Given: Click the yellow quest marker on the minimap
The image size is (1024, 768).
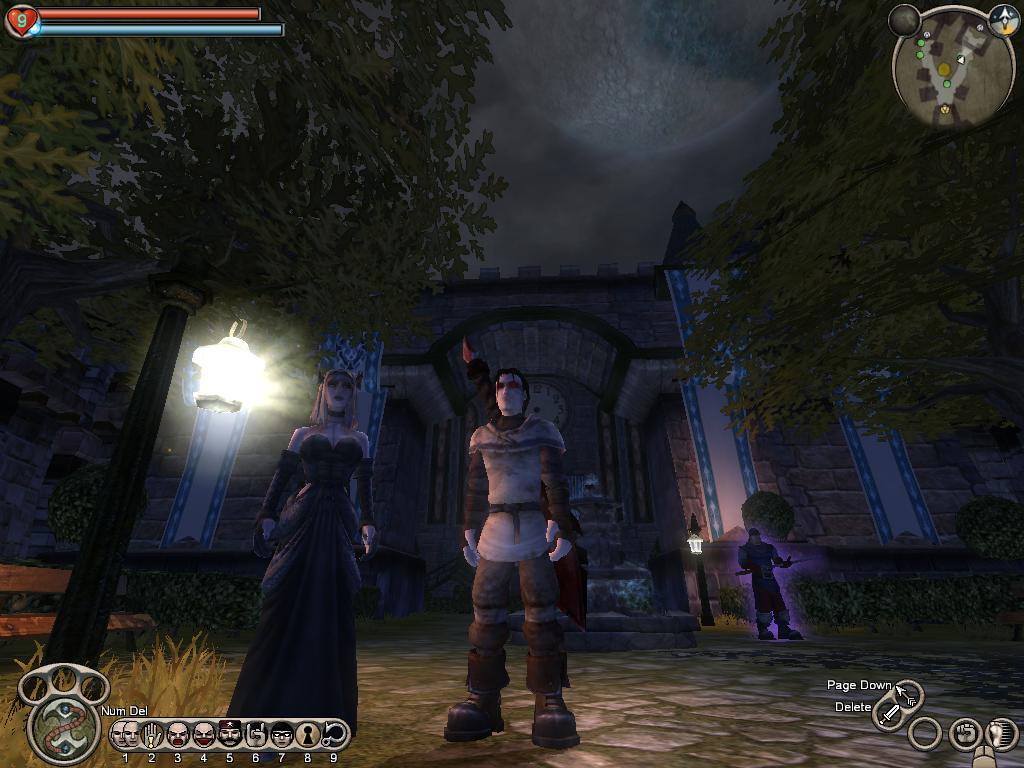Looking at the screenshot, I should coord(943,68).
